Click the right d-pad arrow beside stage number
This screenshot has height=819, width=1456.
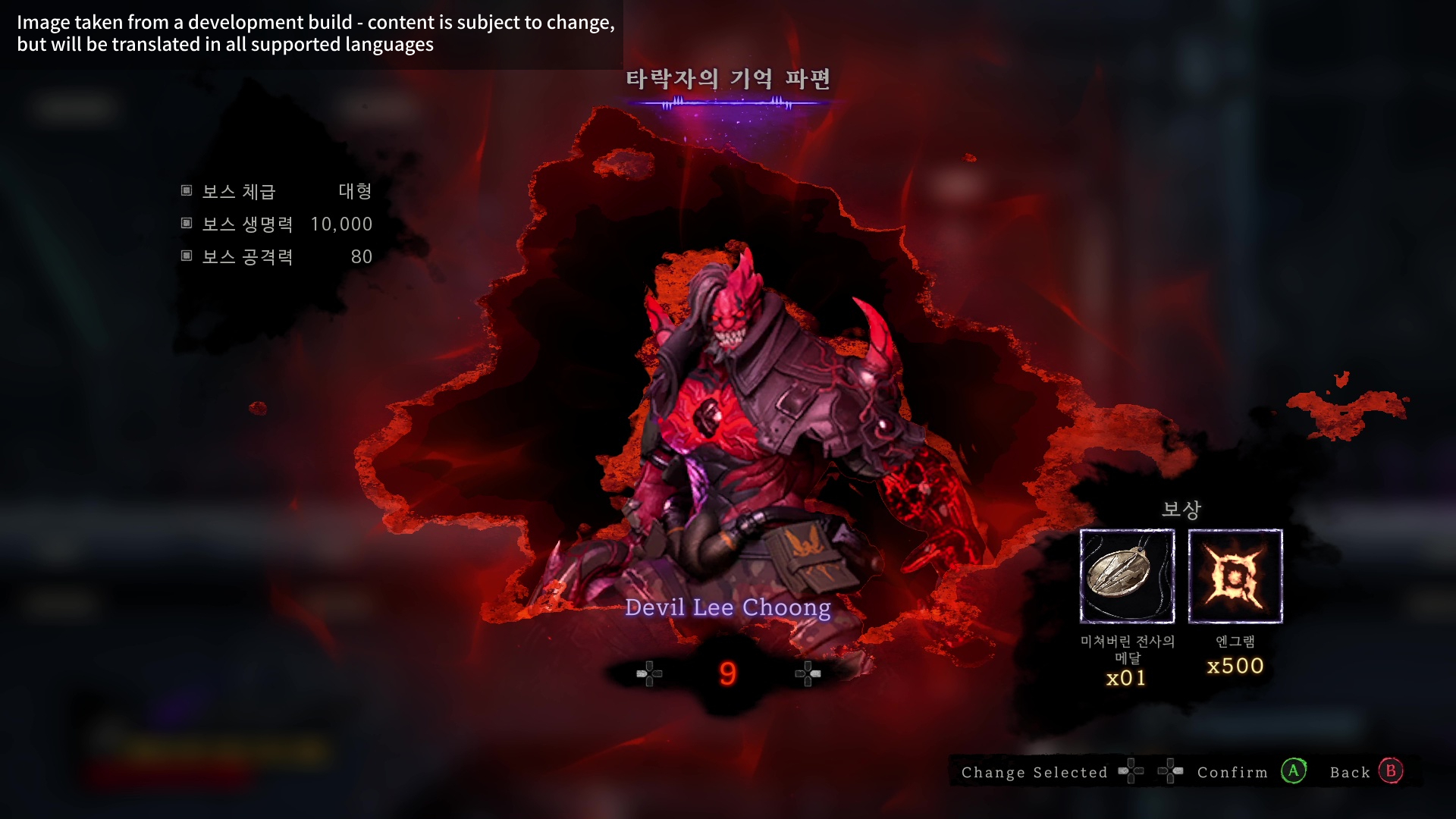(x=807, y=673)
